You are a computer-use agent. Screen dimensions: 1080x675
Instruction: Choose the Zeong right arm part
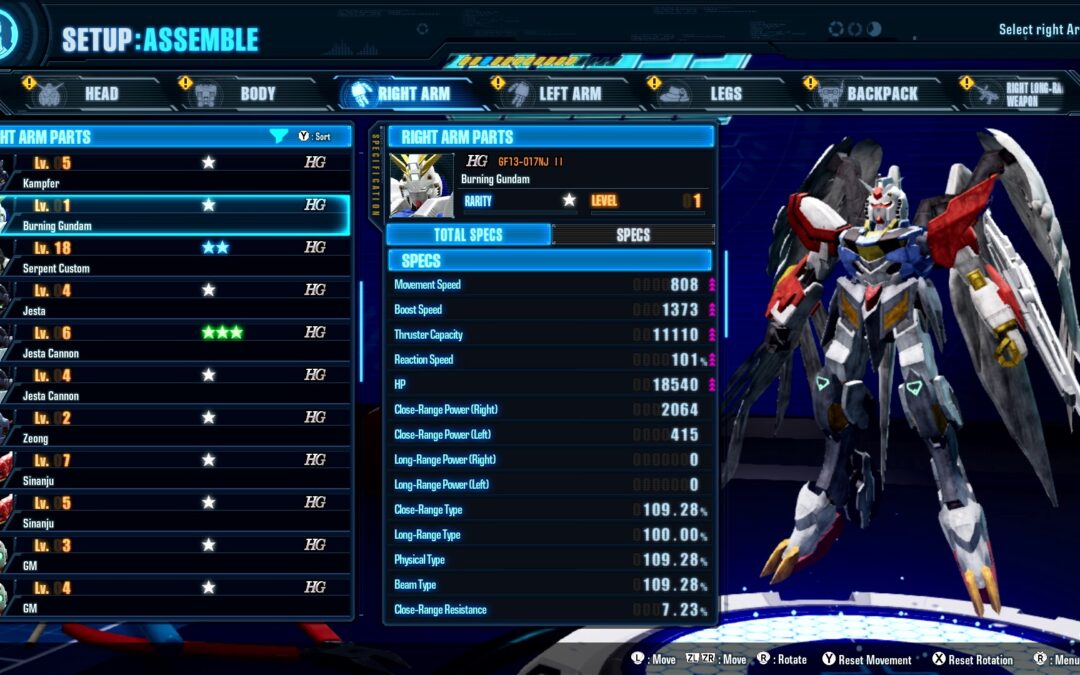175,426
